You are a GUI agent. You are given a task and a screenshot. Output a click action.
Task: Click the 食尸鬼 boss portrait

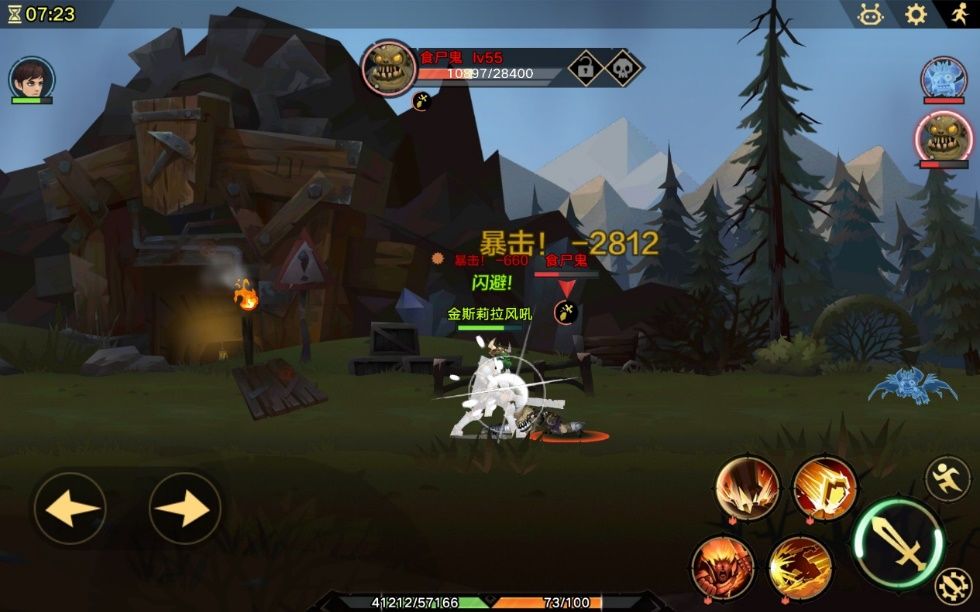click(389, 68)
